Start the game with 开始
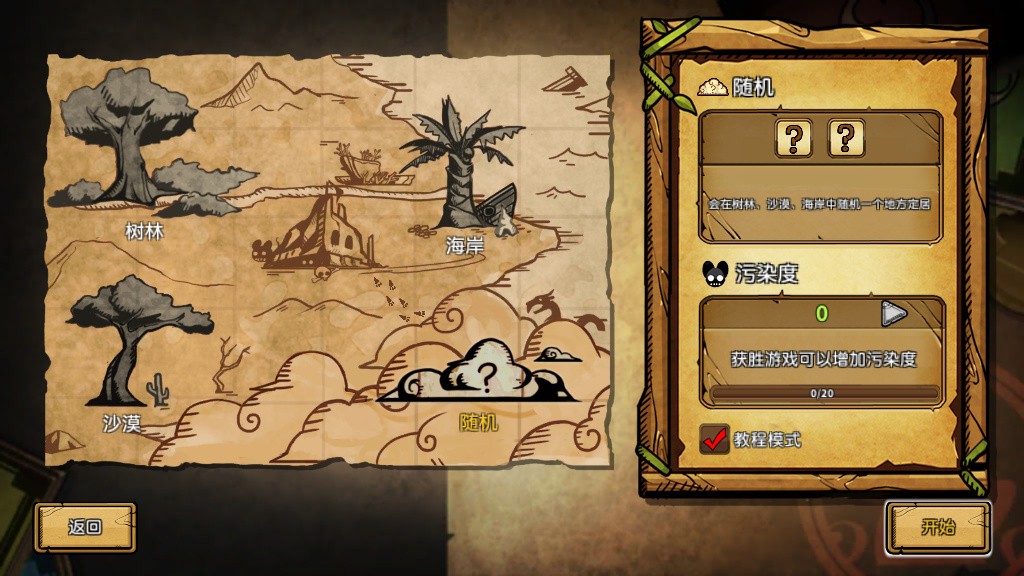Viewport: 1024px width, 576px height. point(938,527)
